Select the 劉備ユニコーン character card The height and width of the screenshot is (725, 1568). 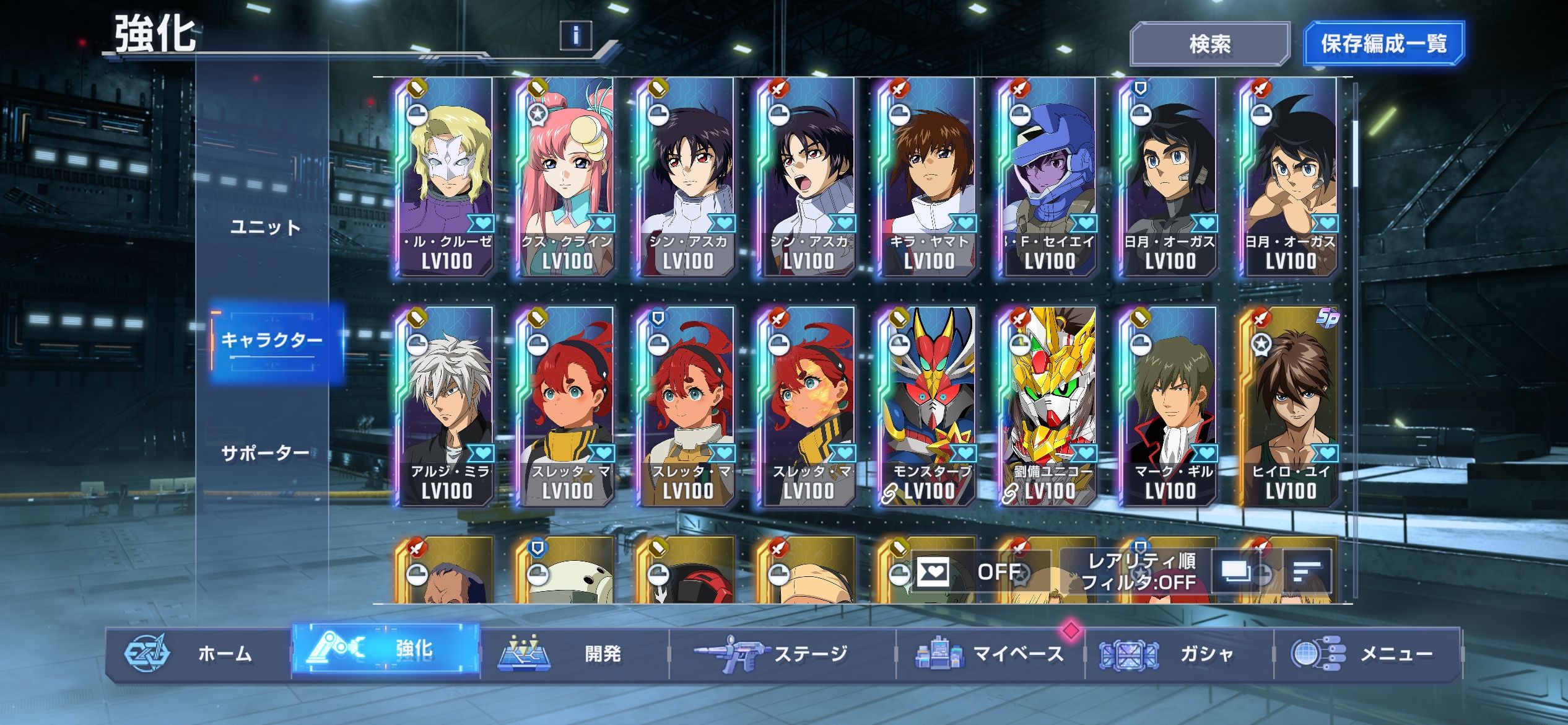[1048, 406]
